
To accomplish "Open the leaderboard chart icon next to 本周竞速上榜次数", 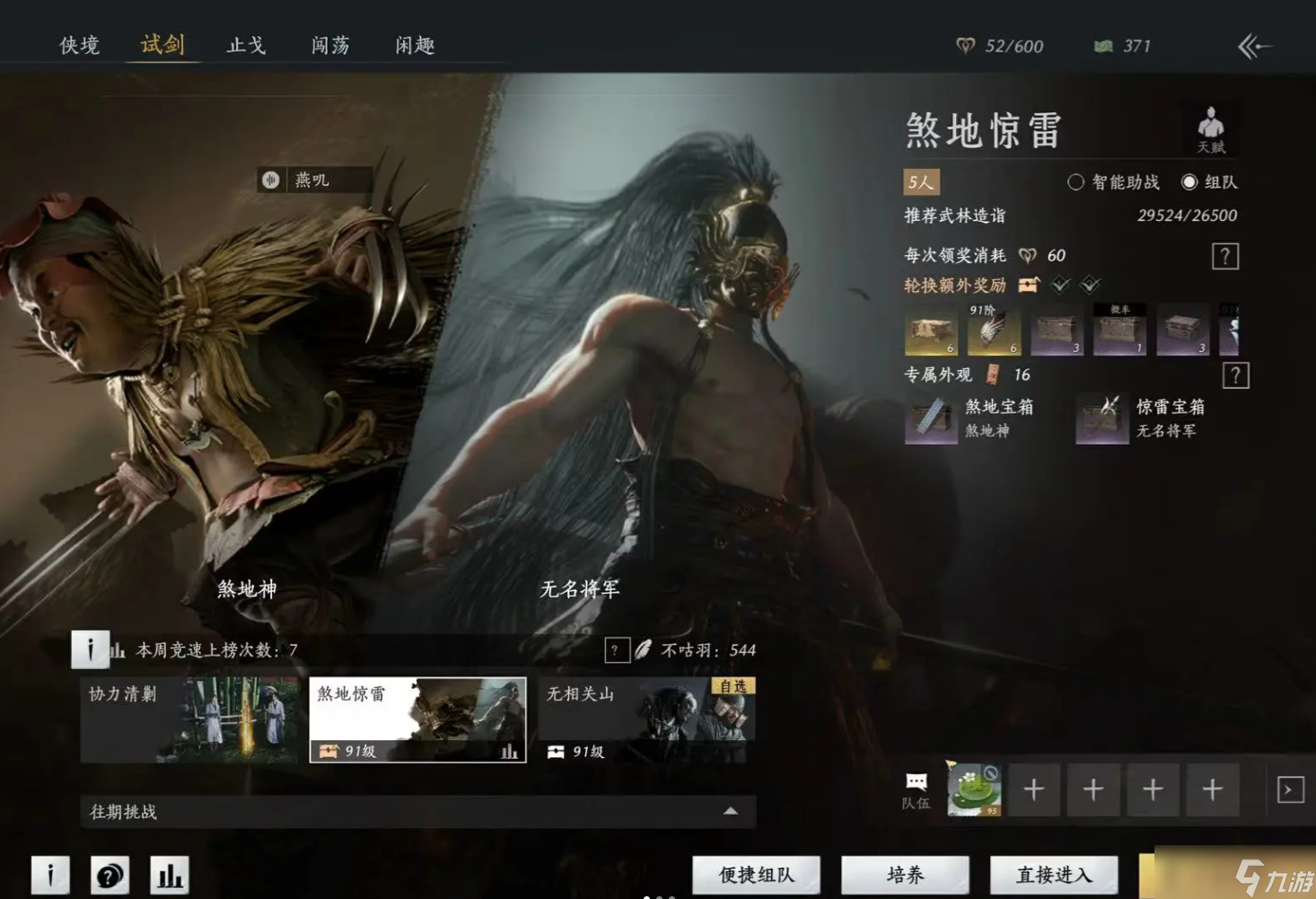I will point(119,649).
